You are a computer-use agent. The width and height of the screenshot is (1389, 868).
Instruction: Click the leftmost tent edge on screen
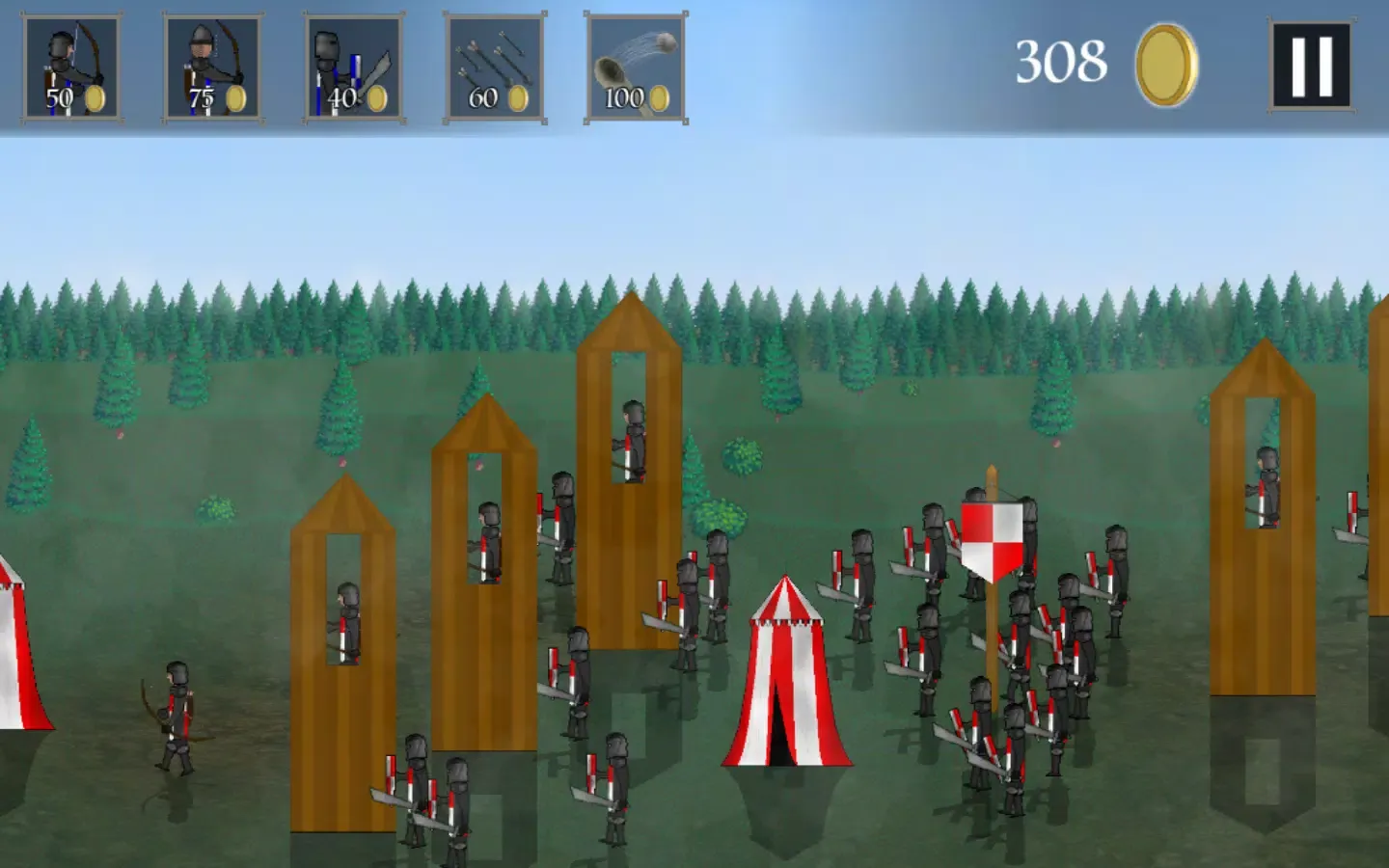14,656
